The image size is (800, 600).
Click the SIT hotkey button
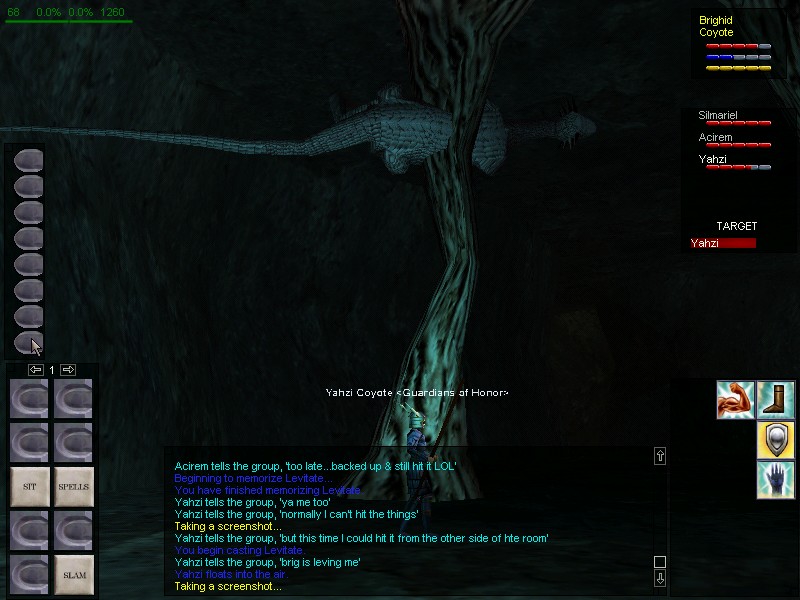coord(29,486)
